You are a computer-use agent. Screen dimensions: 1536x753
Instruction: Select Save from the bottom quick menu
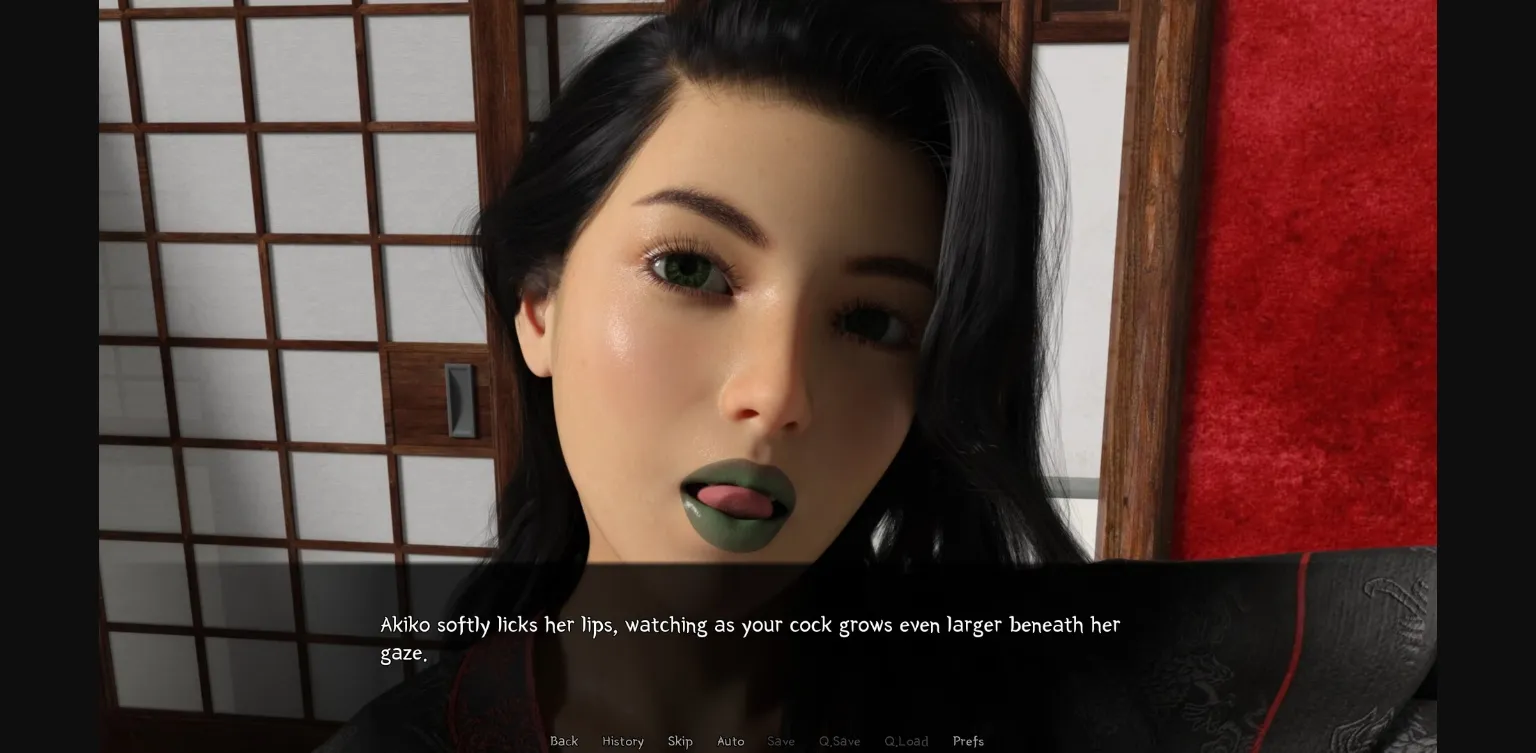pyautogui.click(x=781, y=741)
